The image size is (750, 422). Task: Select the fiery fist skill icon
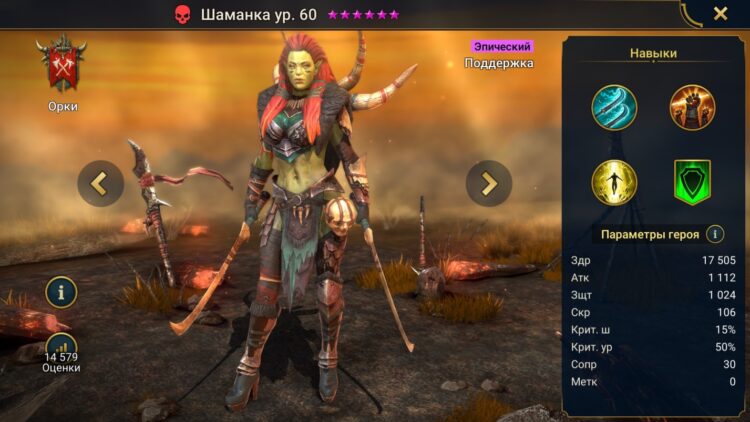coord(692,107)
